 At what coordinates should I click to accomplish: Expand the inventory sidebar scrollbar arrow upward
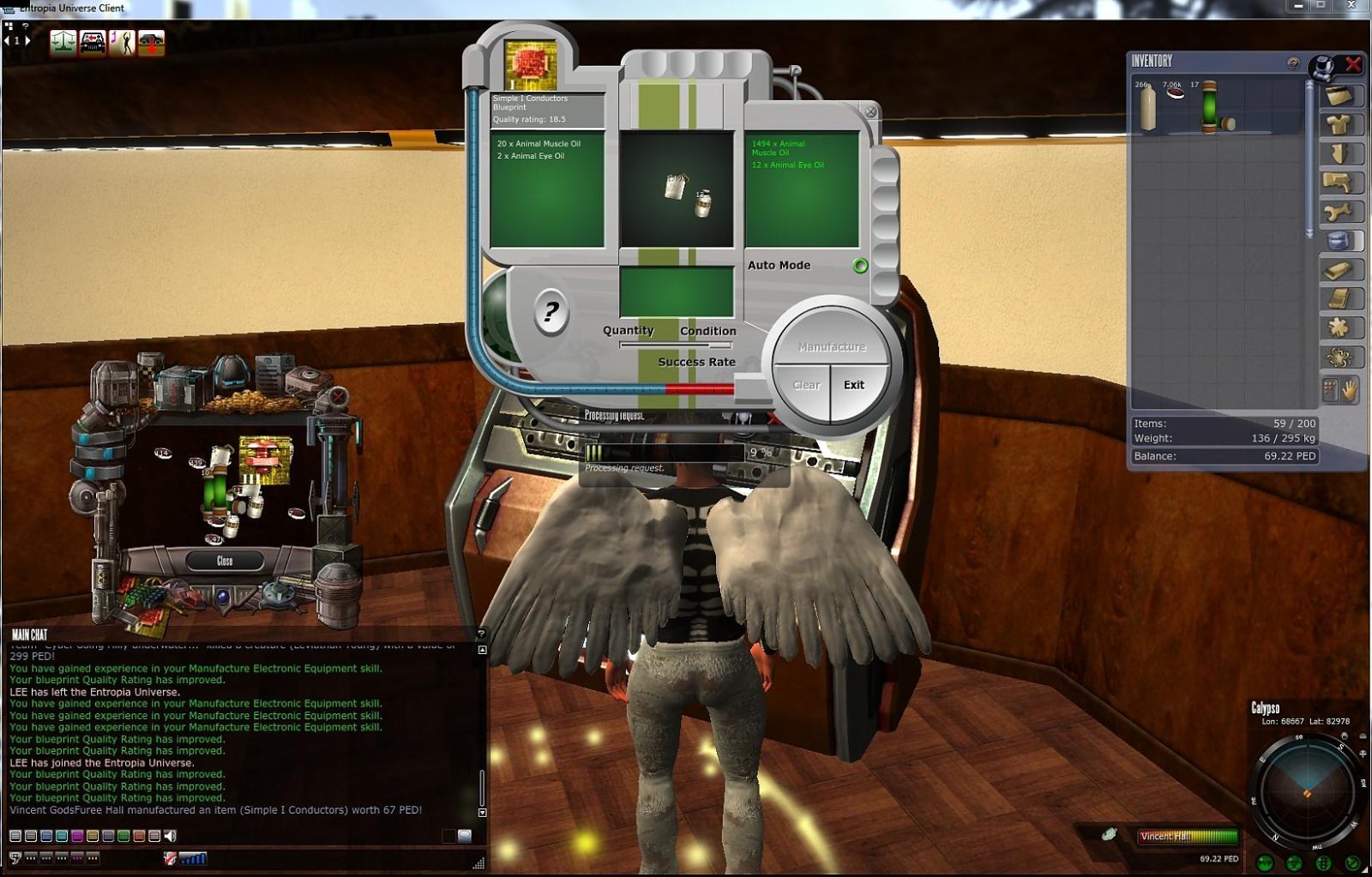click(x=1309, y=85)
